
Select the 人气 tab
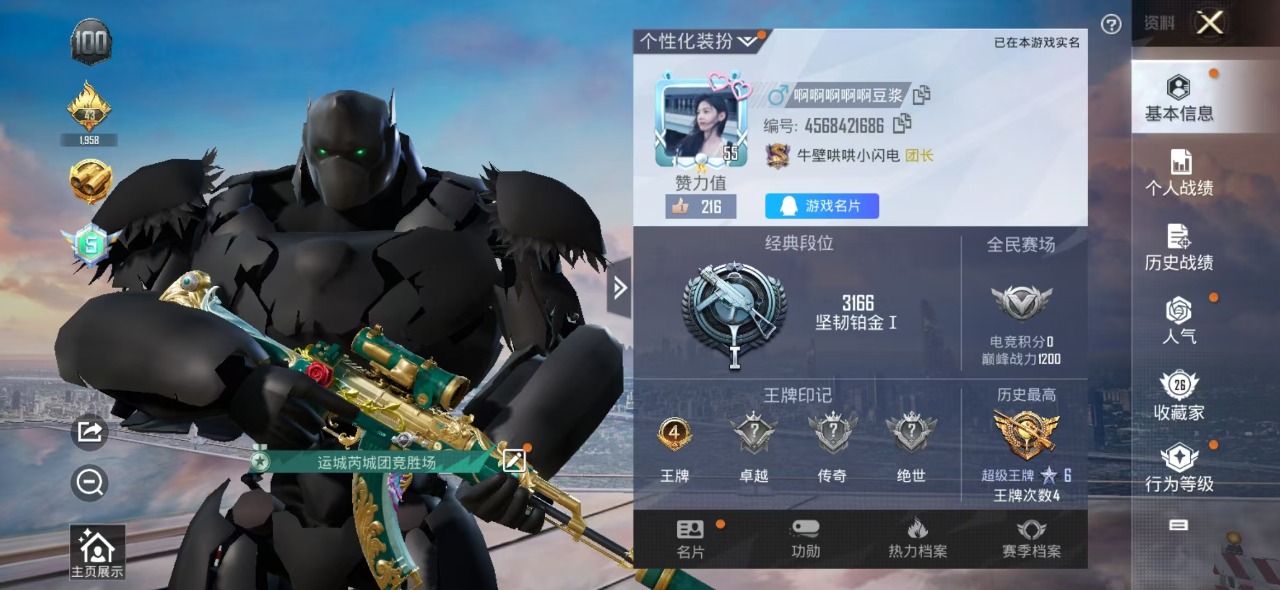[1179, 321]
